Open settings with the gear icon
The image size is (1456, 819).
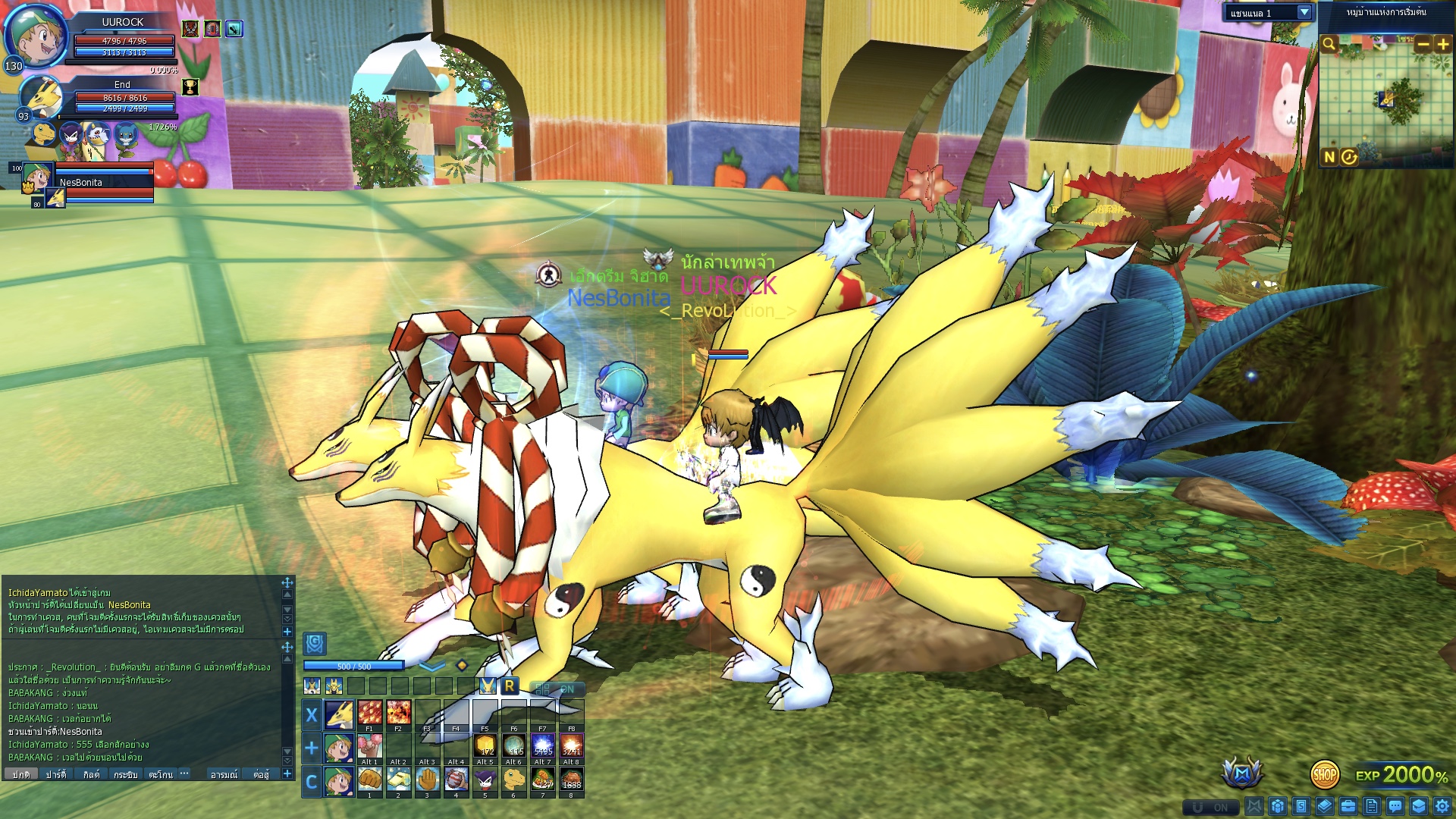click(x=1442, y=806)
